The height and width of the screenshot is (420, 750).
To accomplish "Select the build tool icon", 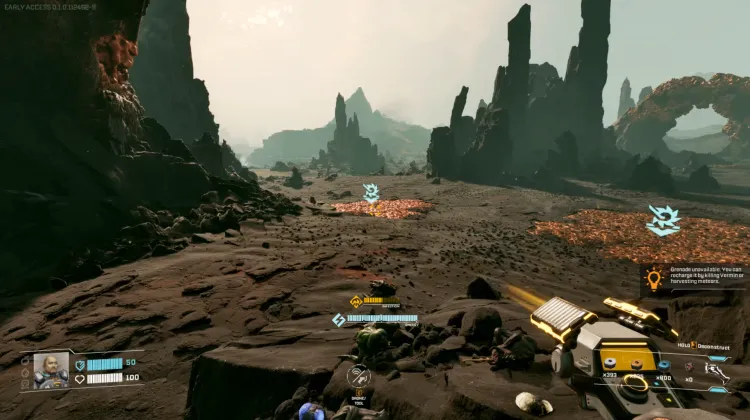I will pyautogui.click(x=358, y=377).
